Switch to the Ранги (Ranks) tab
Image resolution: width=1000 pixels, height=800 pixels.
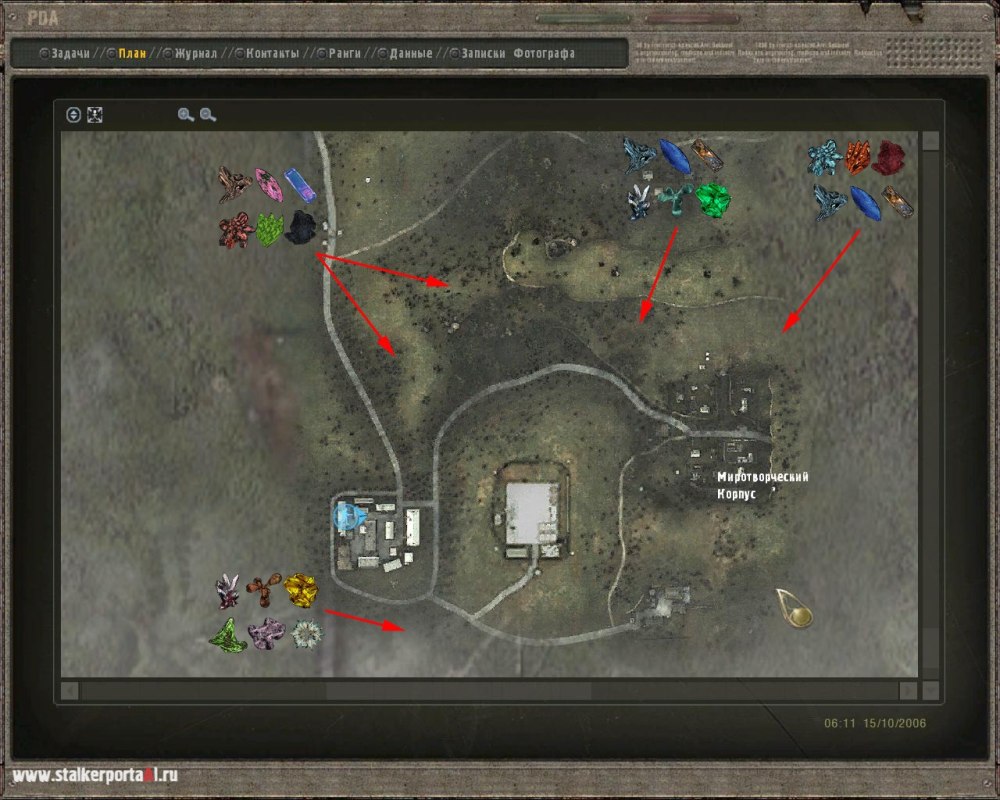pyautogui.click(x=344, y=53)
